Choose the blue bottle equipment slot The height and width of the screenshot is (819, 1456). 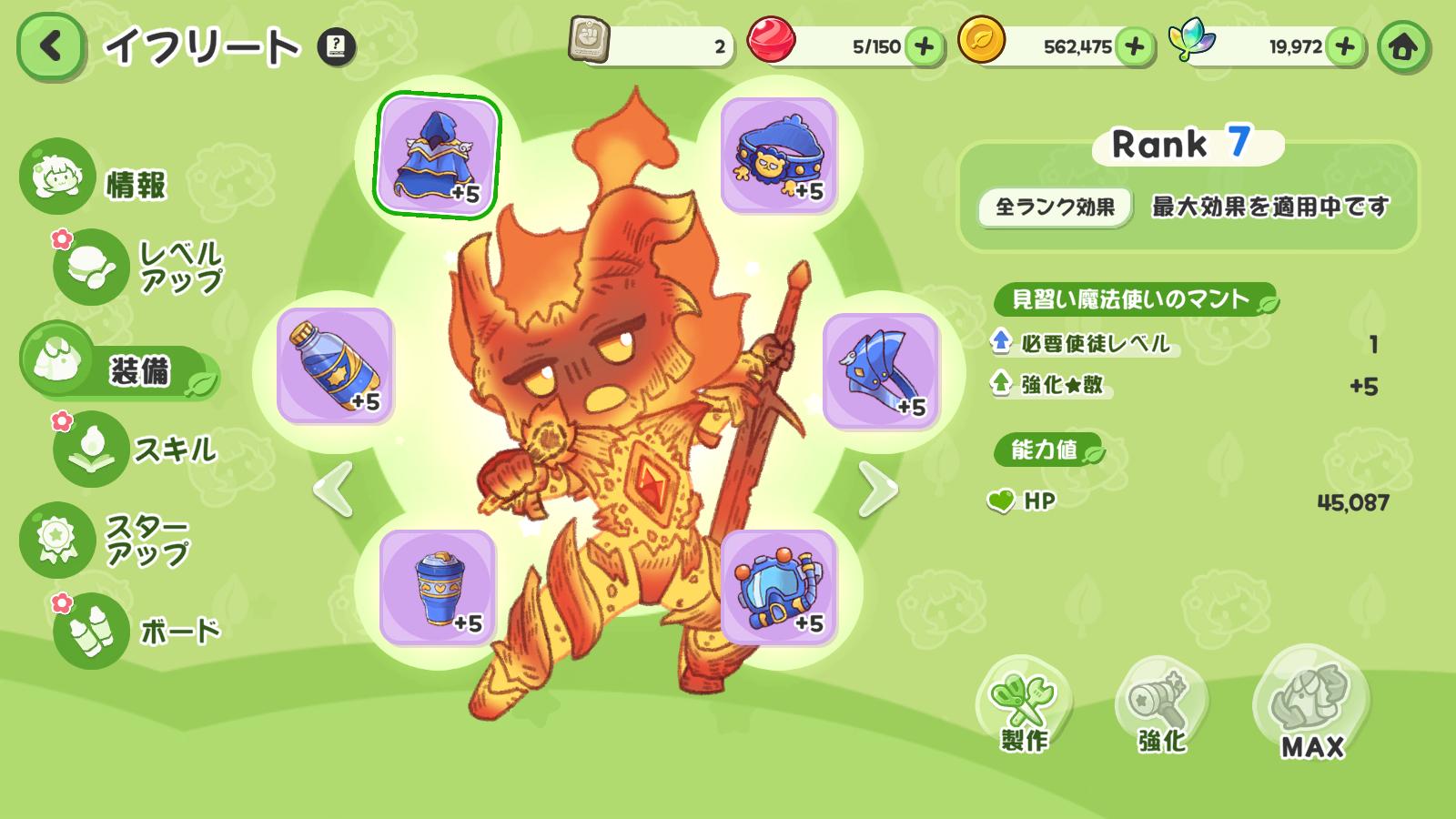(335, 366)
